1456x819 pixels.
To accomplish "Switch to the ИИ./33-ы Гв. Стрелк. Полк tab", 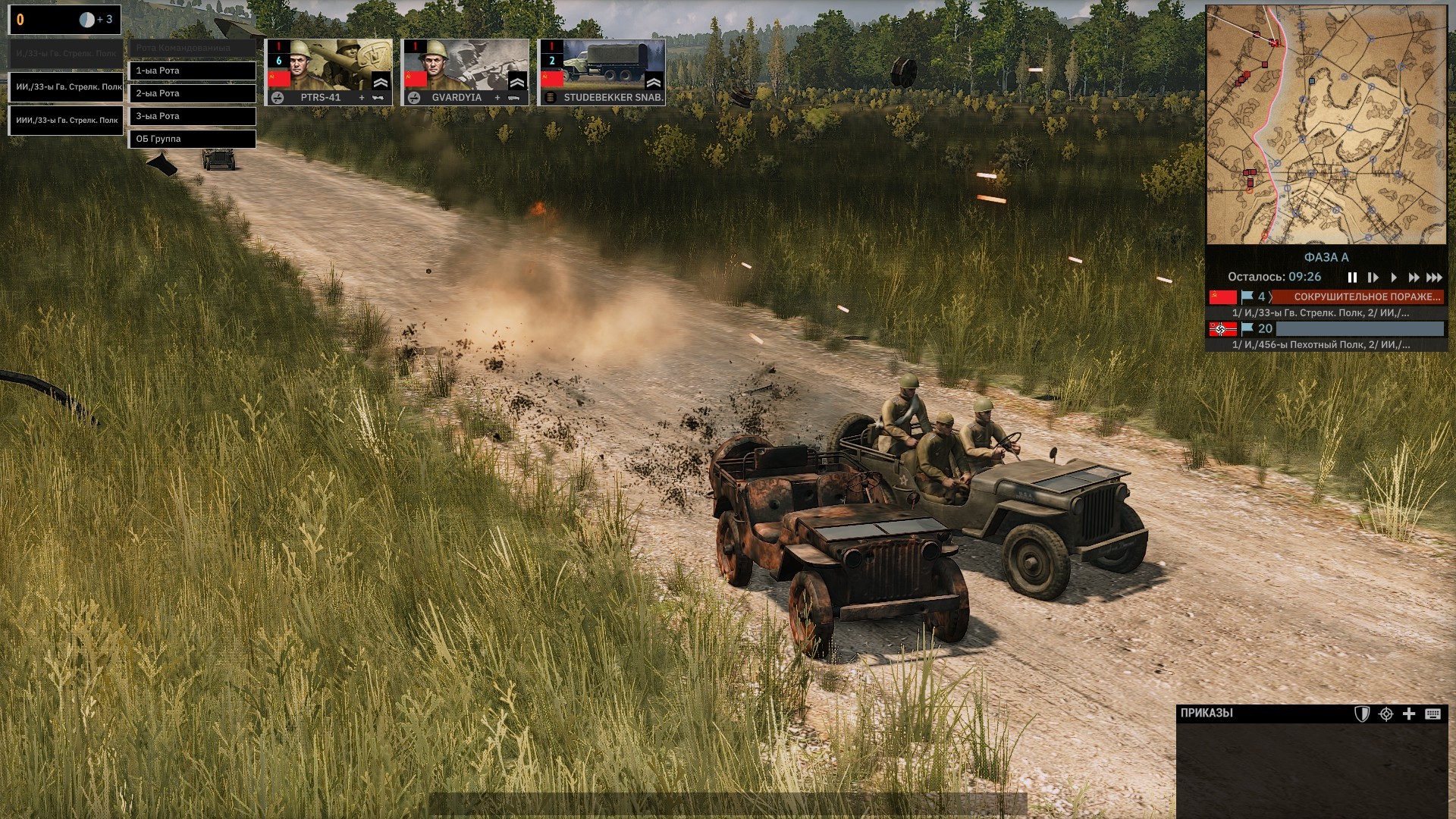I will tap(64, 86).
